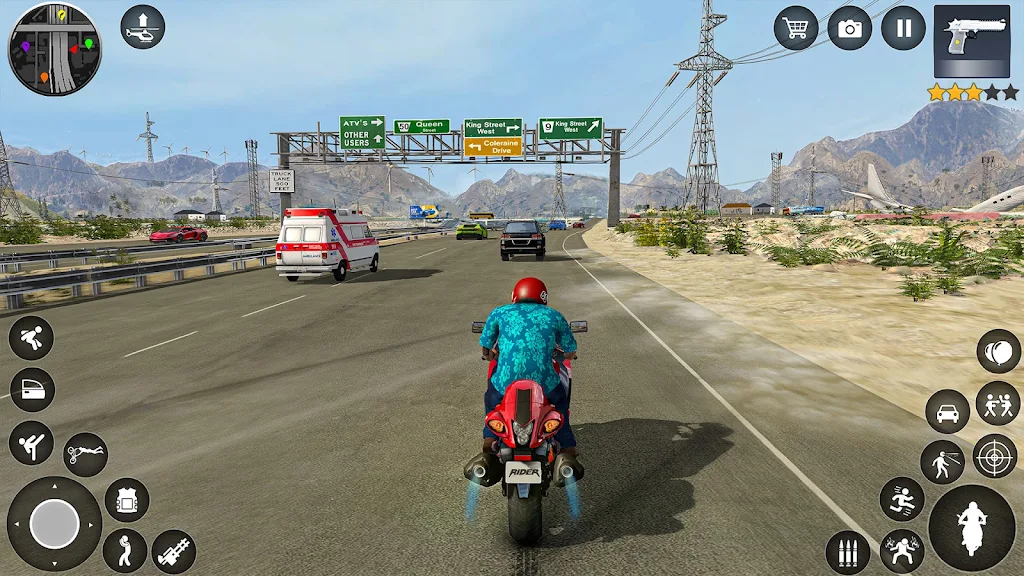This screenshot has width=1024, height=576.
Task: Tap the crouching figure action button
Action: [x=31, y=338]
